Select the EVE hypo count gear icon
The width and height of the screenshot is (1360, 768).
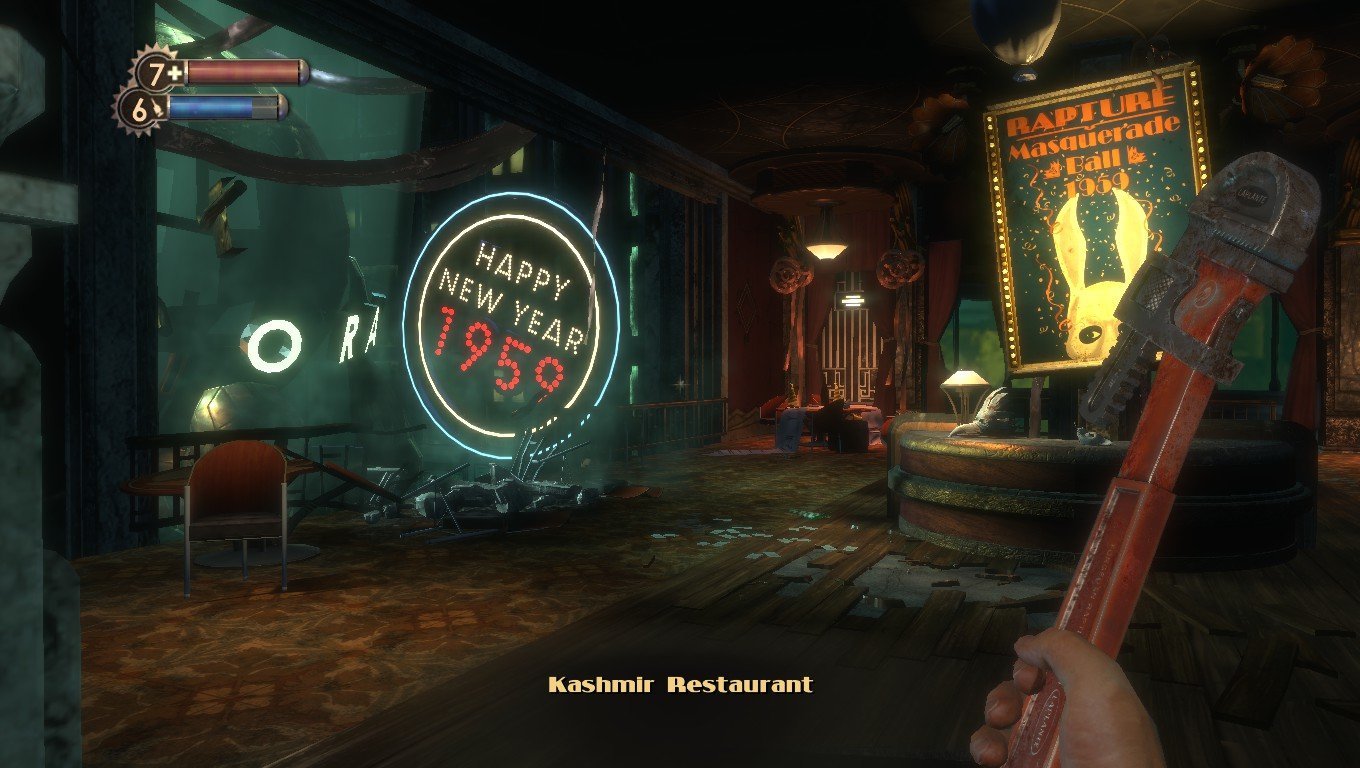[x=139, y=108]
